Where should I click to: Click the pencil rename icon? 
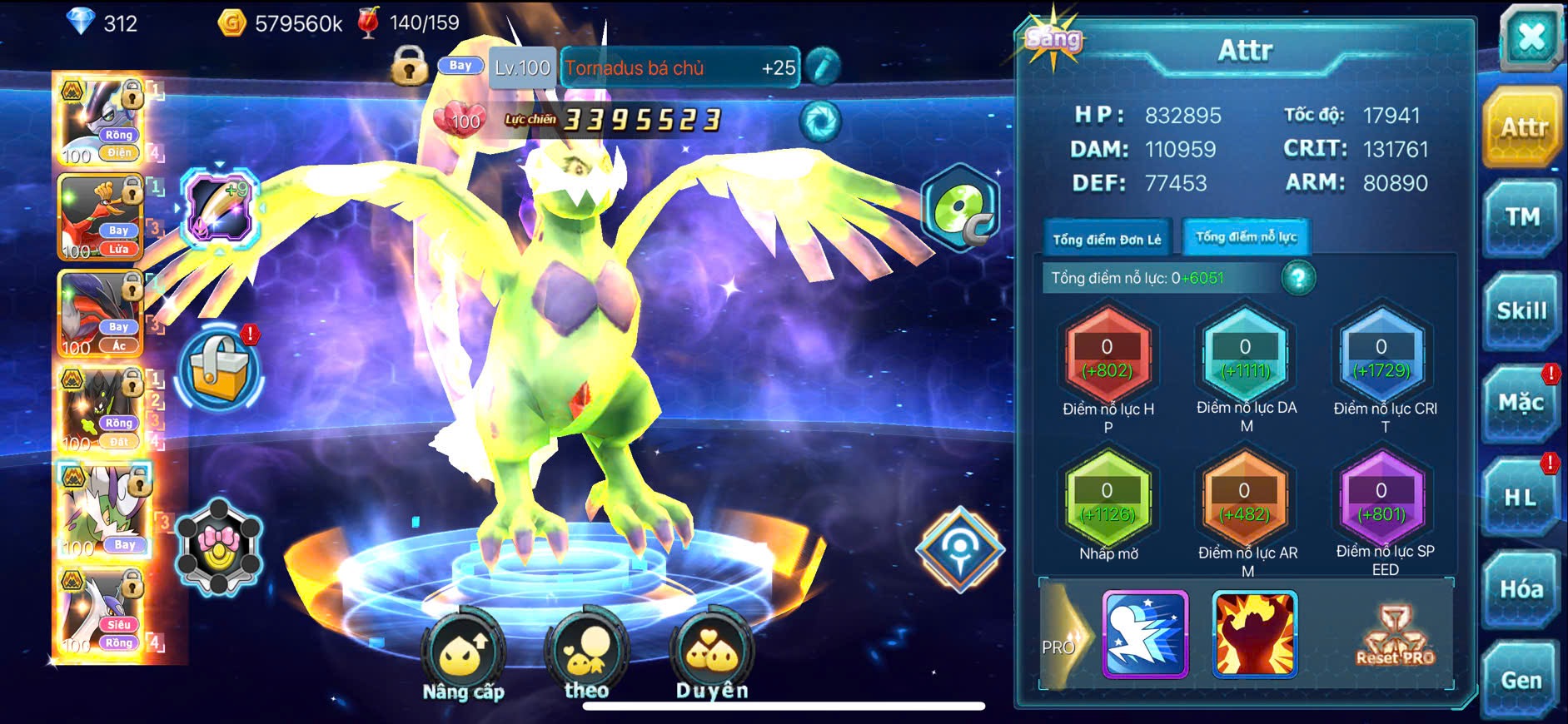(823, 67)
